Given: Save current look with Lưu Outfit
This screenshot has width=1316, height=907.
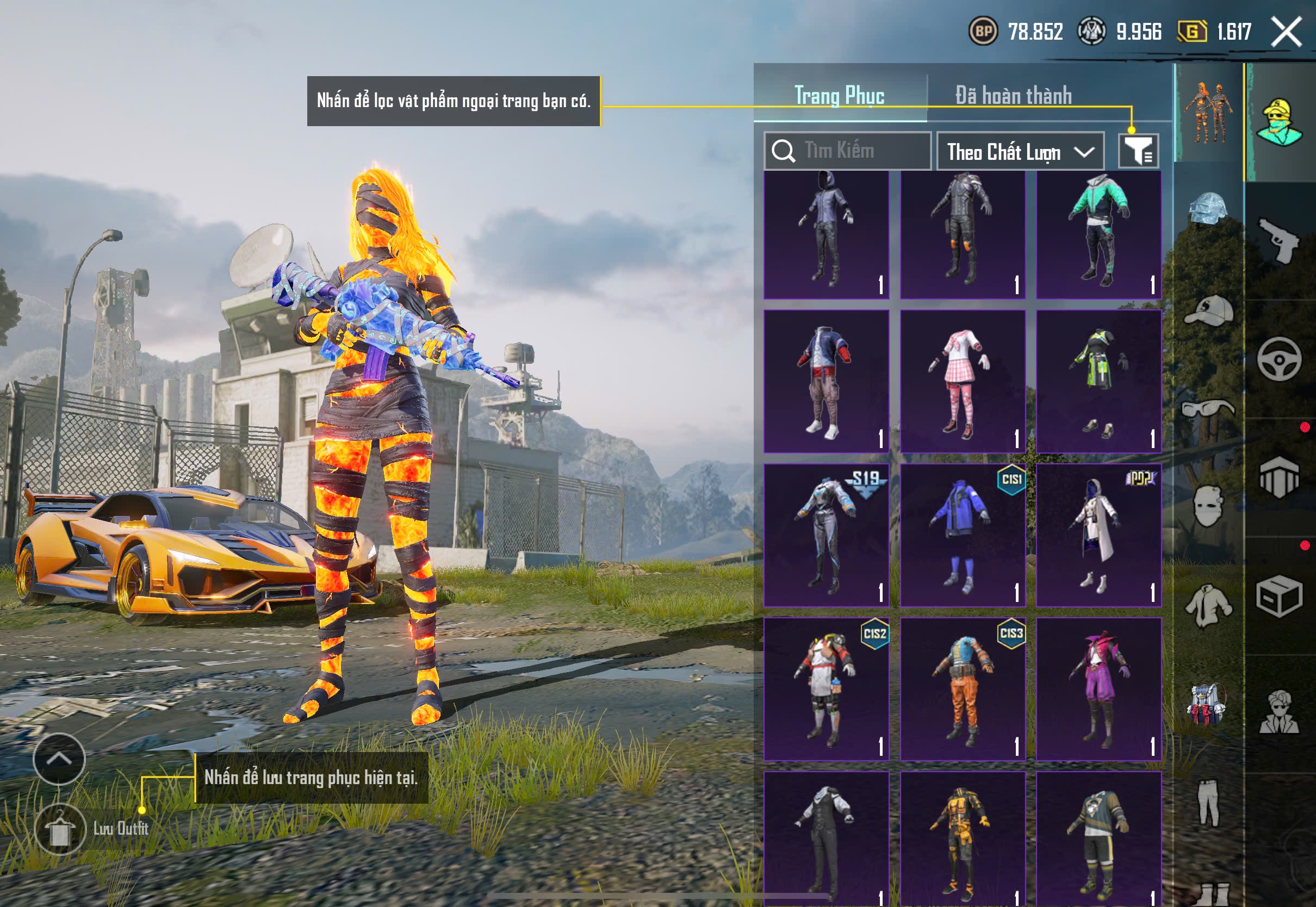Looking at the screenshot, I should [x=60, y=829].
